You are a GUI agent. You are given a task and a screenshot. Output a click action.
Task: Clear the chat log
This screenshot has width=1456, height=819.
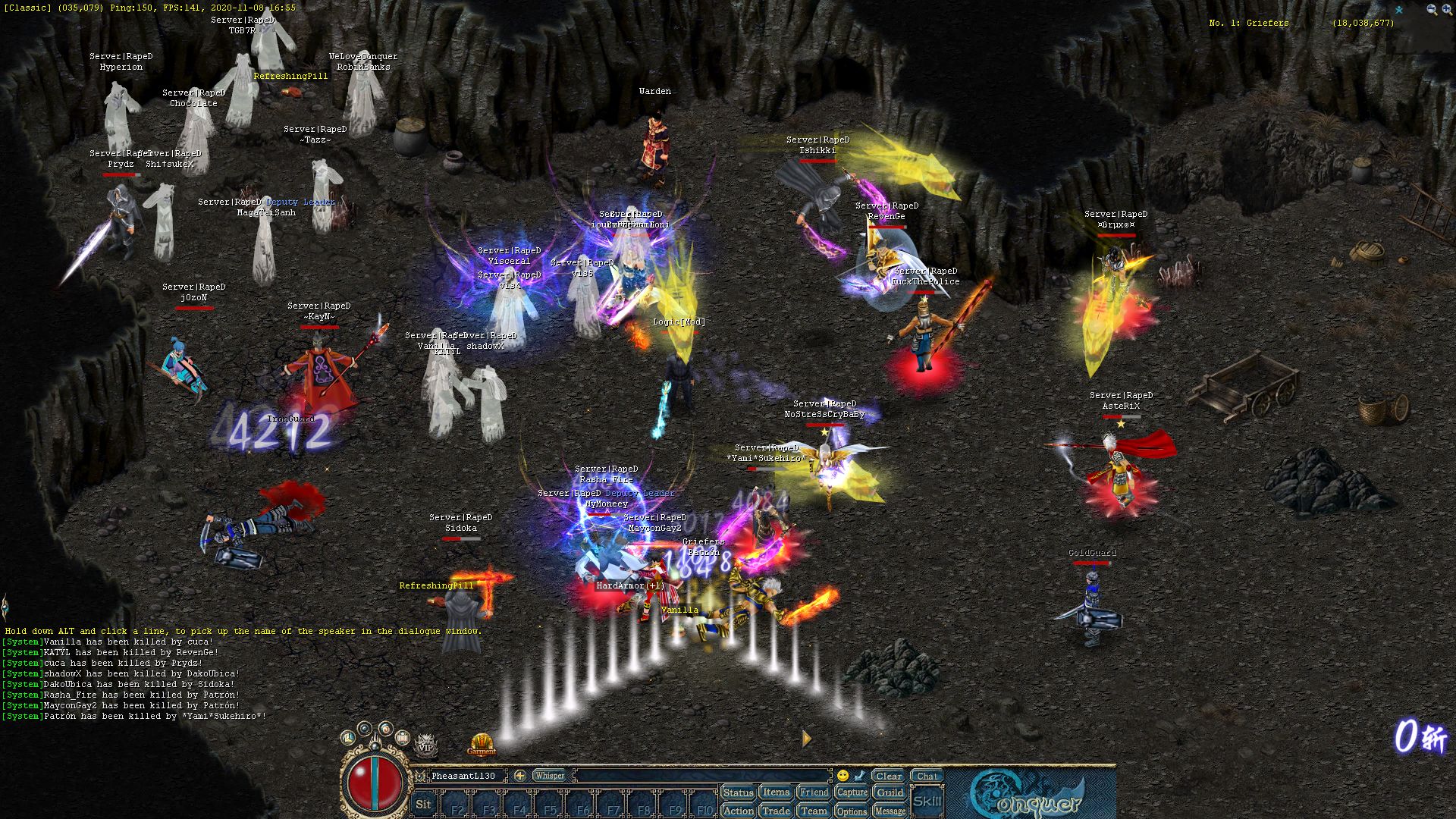[888, 776]
